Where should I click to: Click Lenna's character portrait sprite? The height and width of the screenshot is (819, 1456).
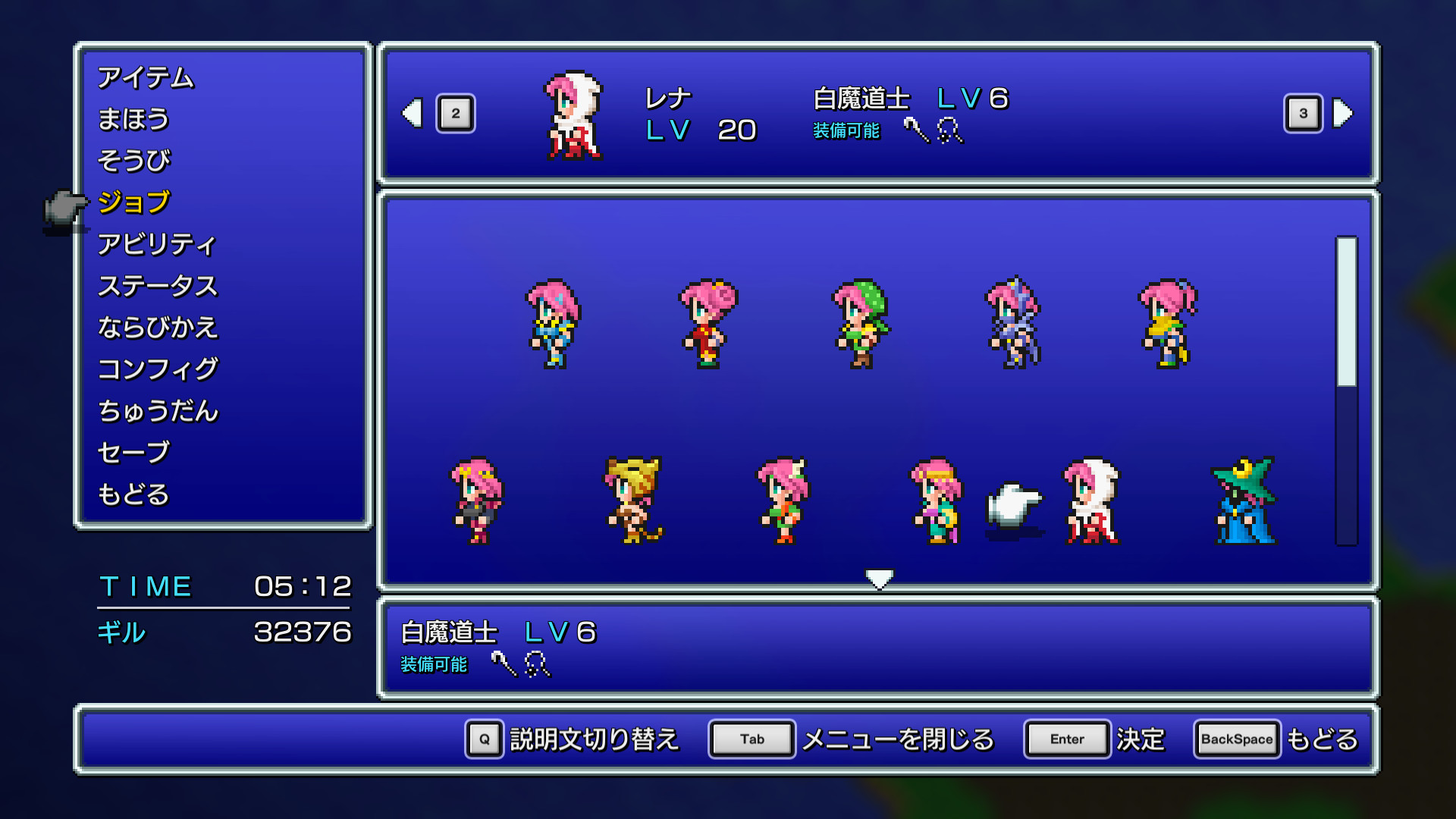tap(573, 118)
